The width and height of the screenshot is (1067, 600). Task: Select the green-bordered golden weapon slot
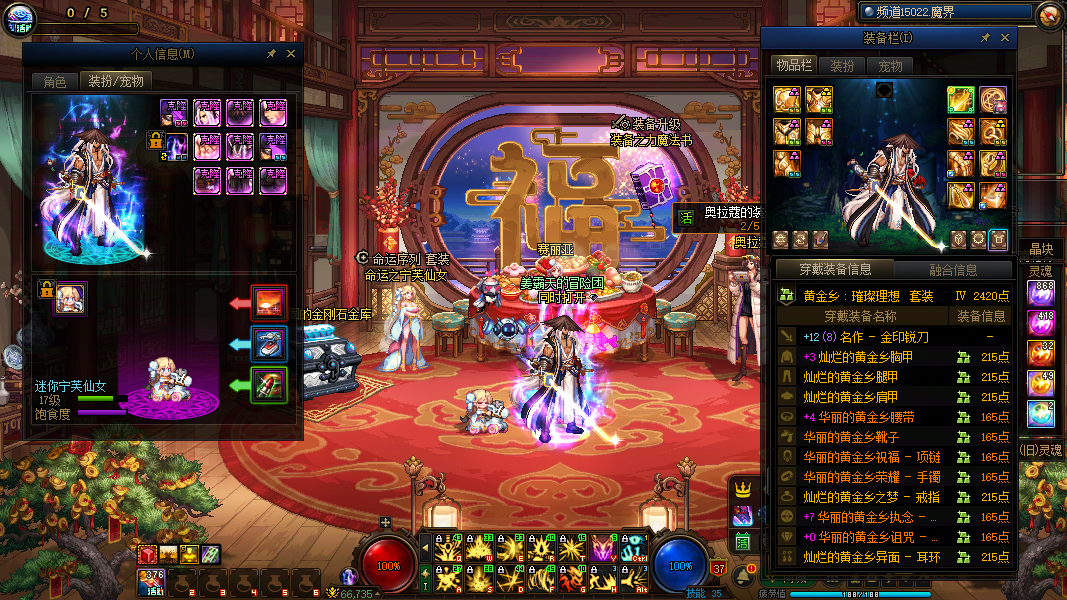pos(961,99)
